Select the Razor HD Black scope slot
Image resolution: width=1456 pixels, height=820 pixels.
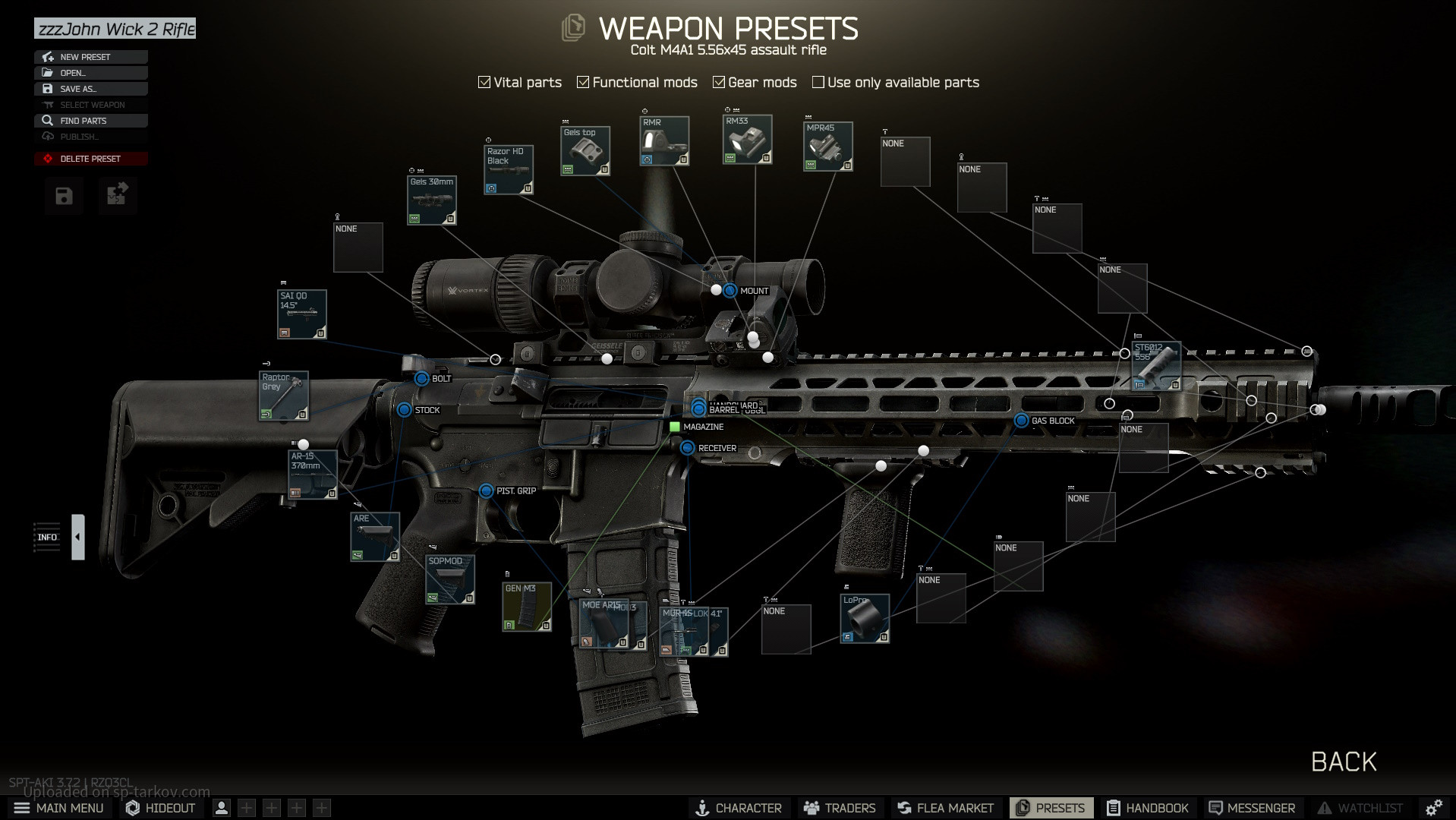pyautogui.click(x=509, y=169)
